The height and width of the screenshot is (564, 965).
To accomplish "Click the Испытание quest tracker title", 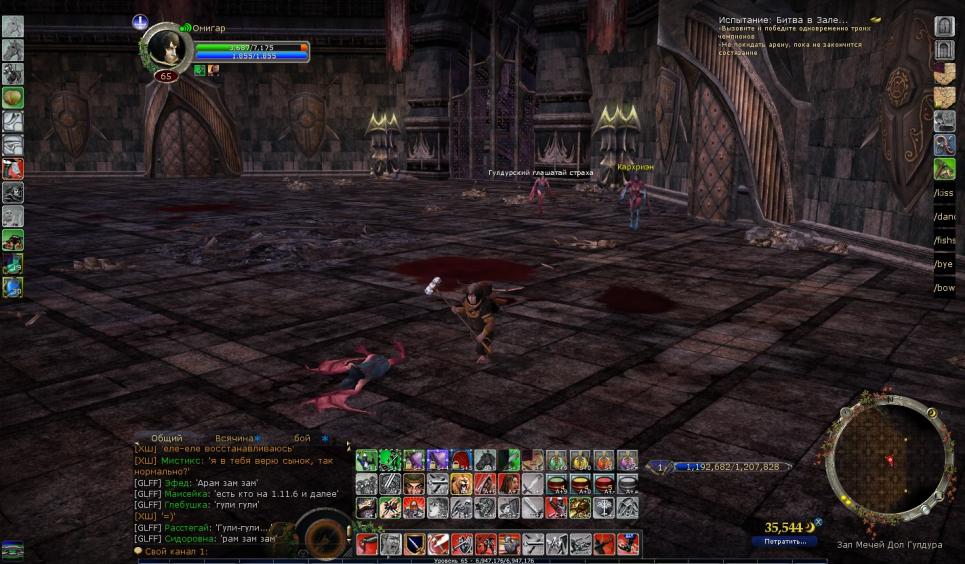I will pos(783,20).
